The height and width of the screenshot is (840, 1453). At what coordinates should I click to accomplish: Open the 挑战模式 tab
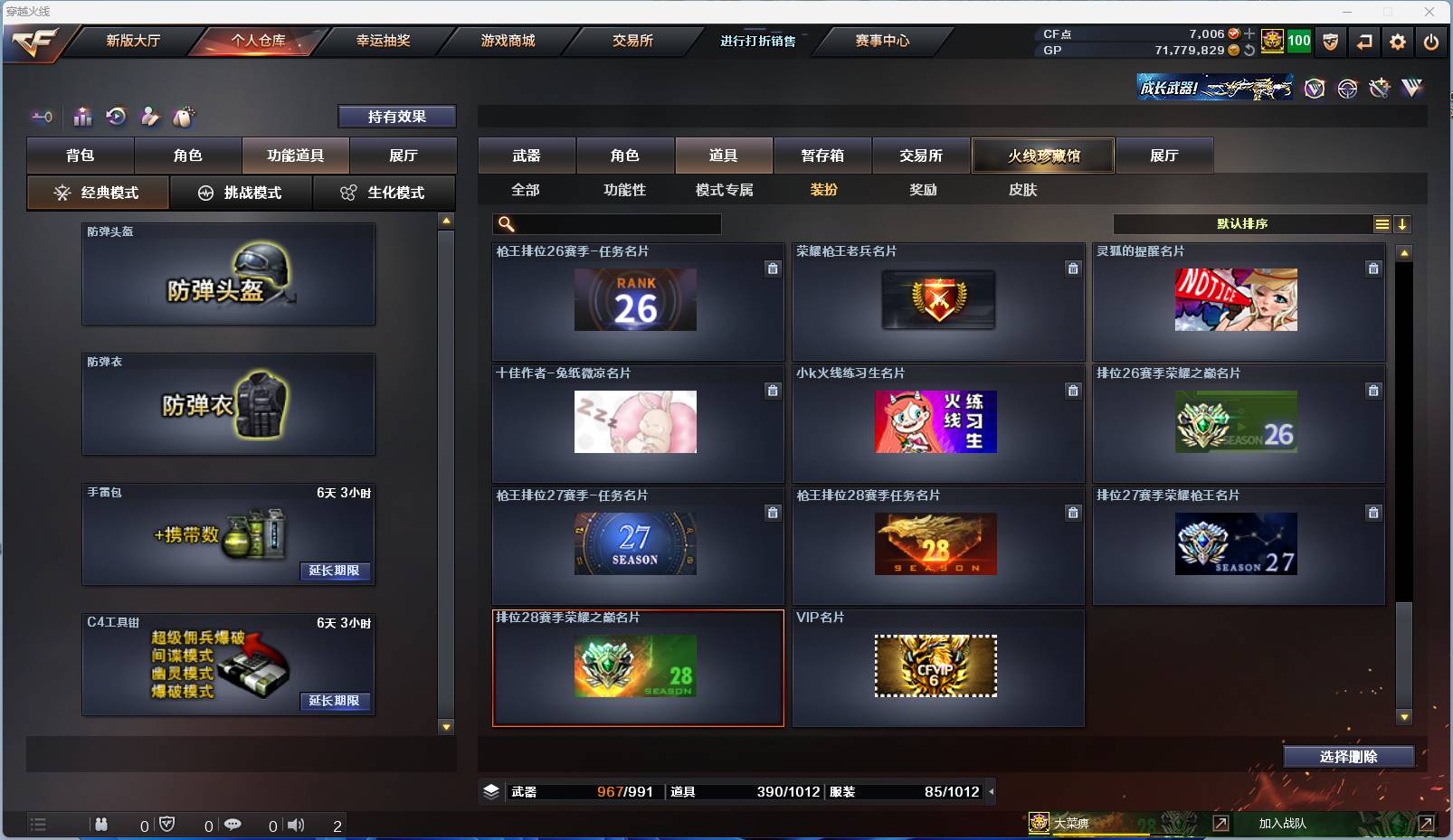tap(241, 193)
